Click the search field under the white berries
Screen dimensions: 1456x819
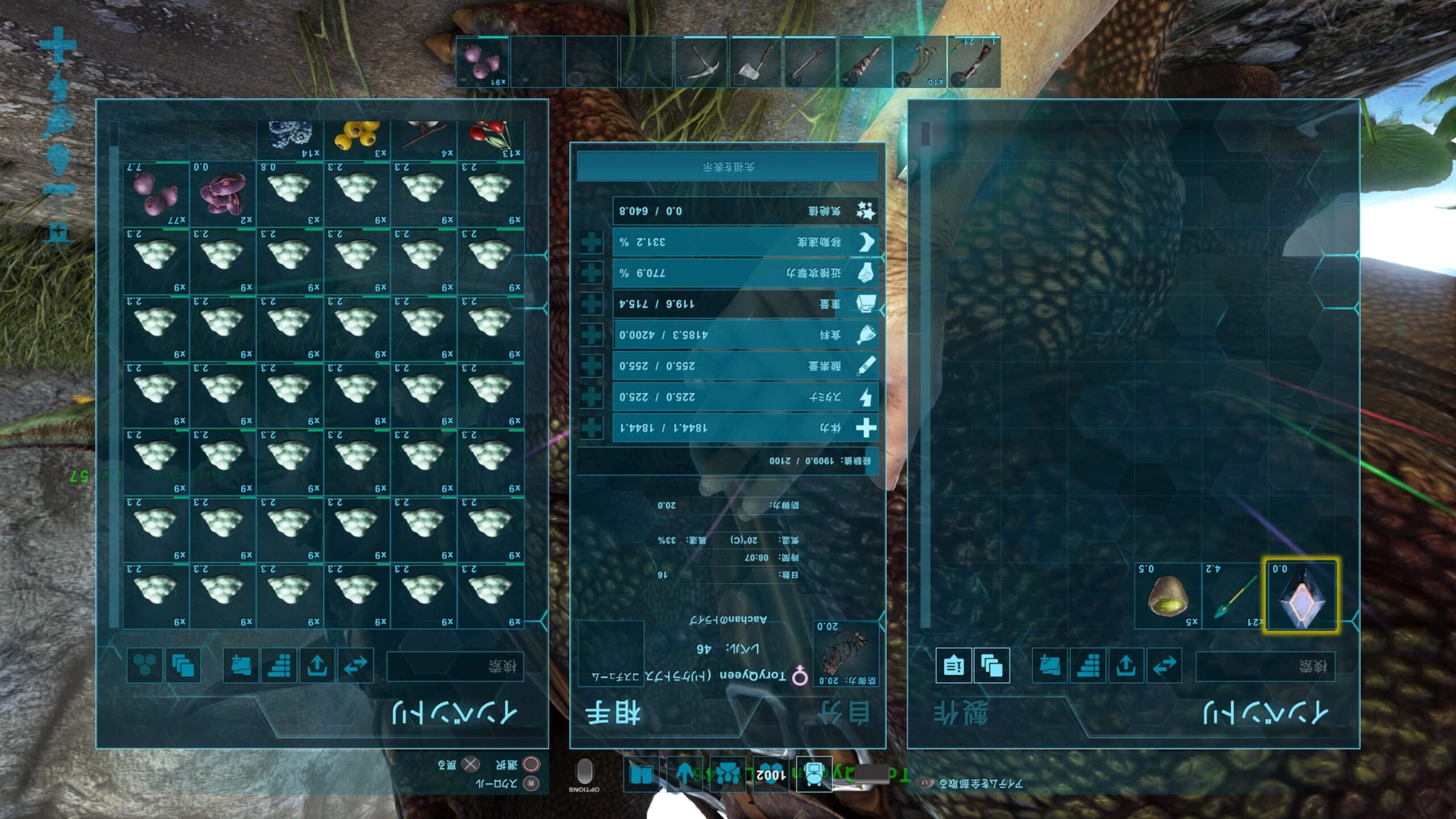(455, 666)
